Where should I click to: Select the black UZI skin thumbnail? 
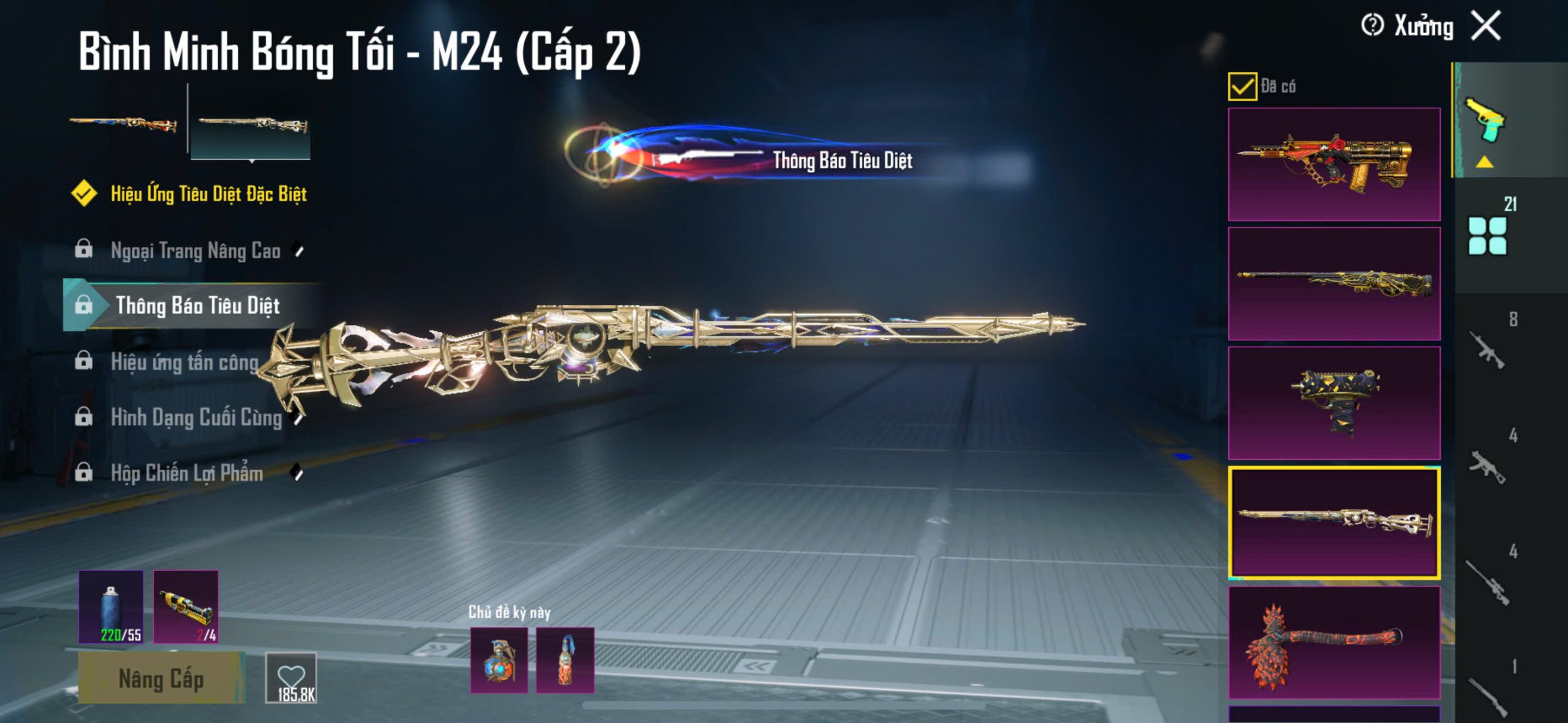coord(1334,403)
